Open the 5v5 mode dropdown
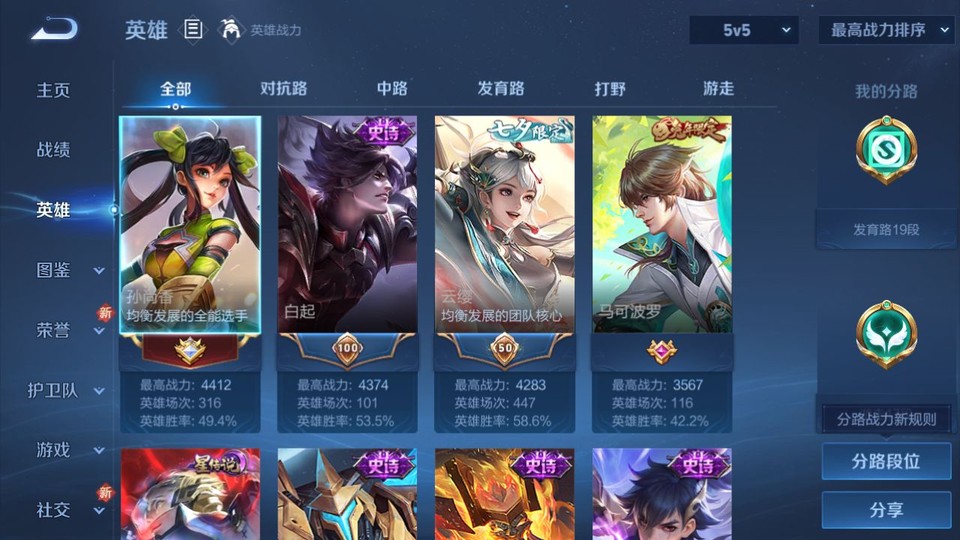 pos(743,31)
